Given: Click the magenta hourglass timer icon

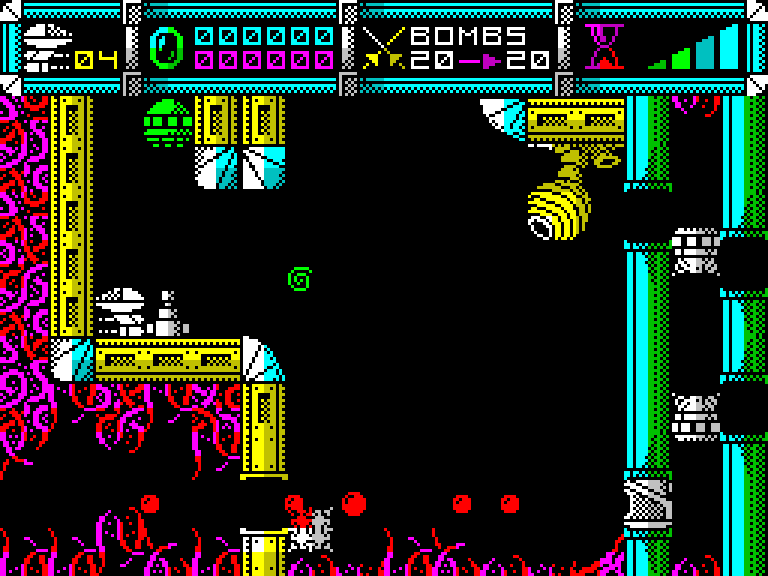Looking at the screenshot, I should (x=604, y=46).
